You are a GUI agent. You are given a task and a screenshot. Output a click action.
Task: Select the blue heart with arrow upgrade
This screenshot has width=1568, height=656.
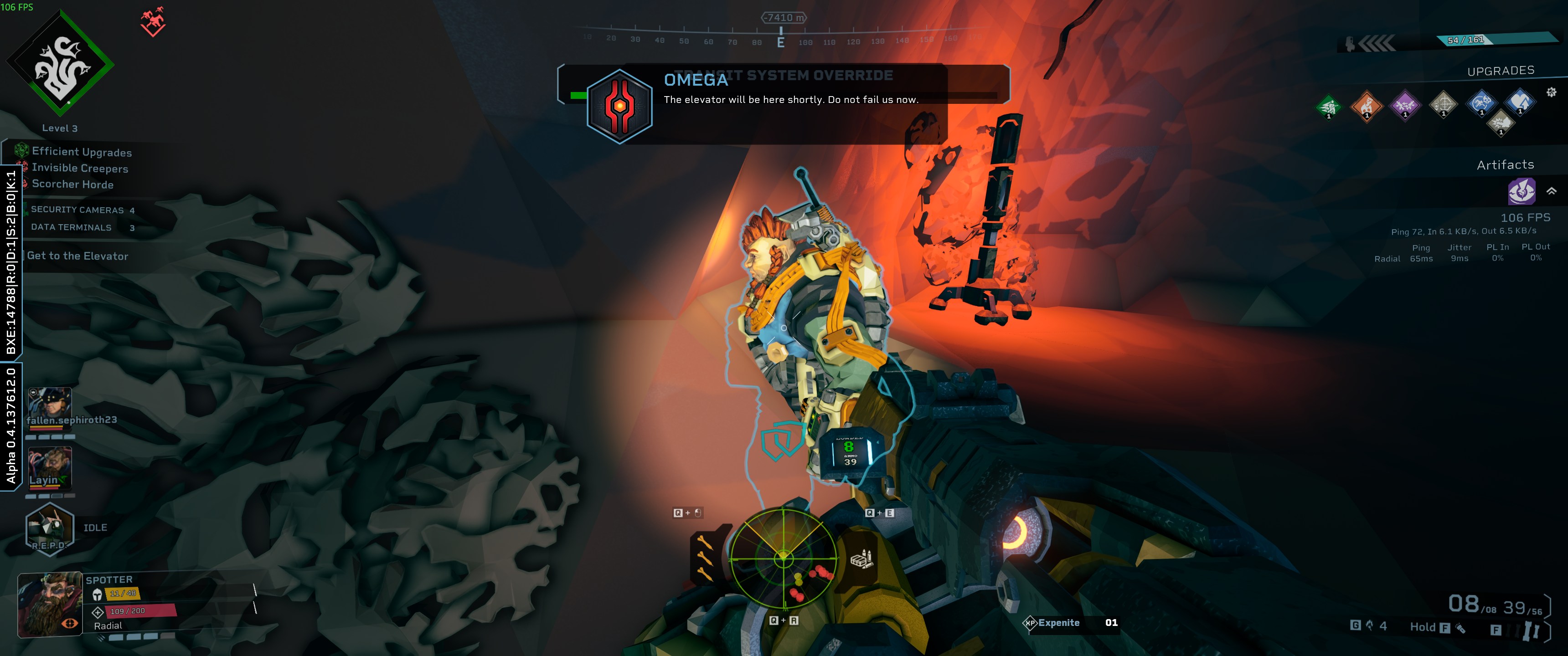click(1520, 102)
